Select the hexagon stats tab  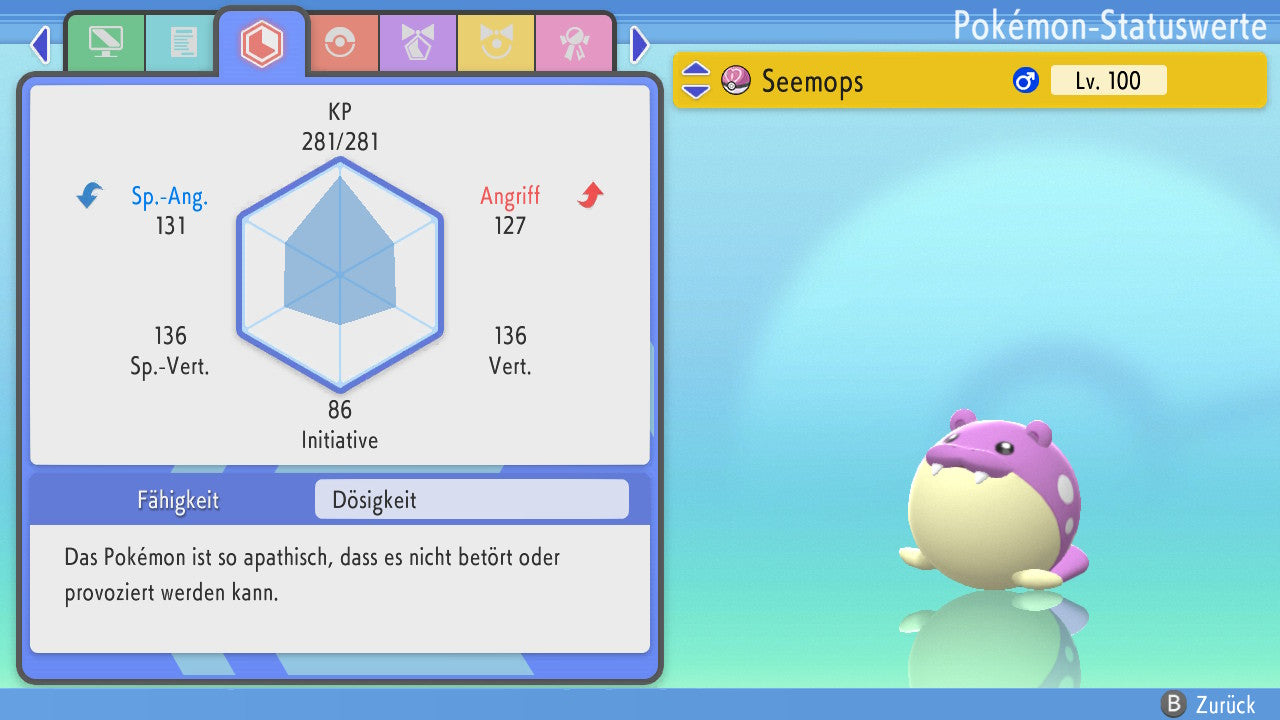click(x=261, y=43)
